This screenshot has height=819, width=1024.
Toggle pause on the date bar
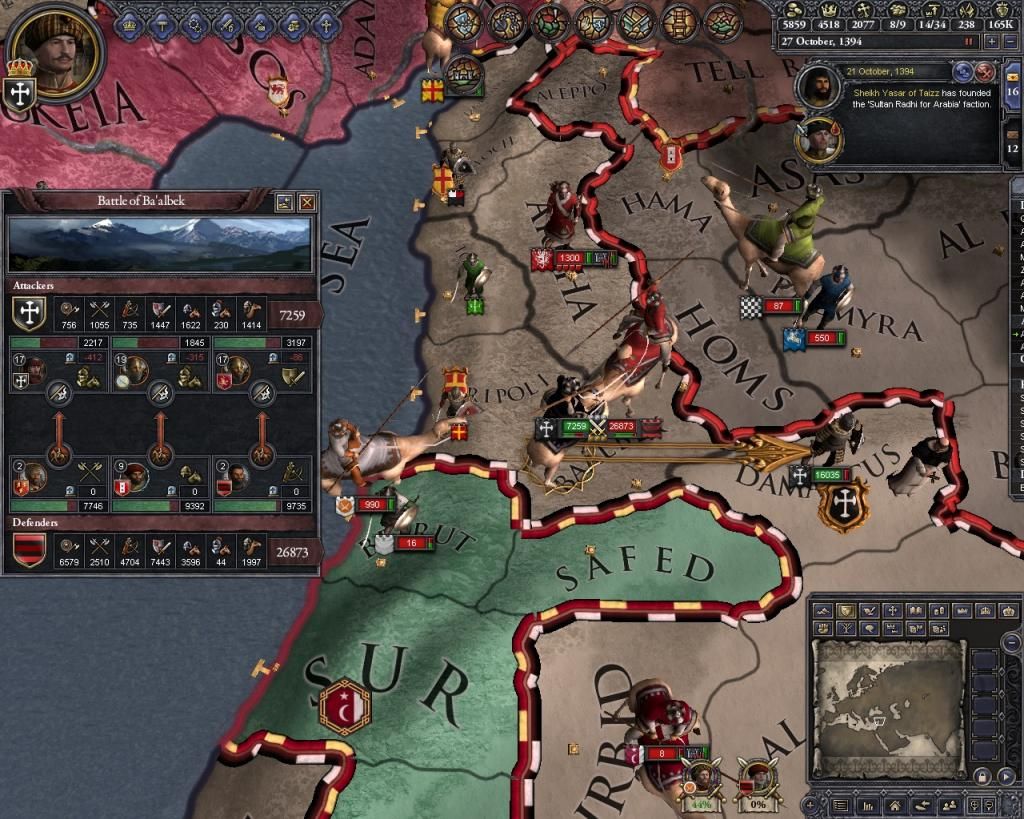click(968, 42)
